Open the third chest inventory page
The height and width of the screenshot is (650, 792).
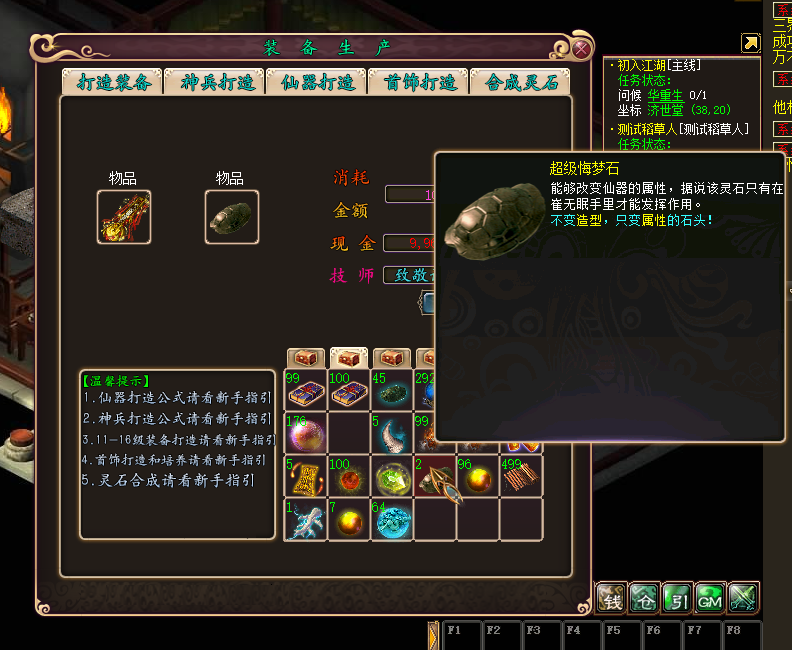(391, 358)
